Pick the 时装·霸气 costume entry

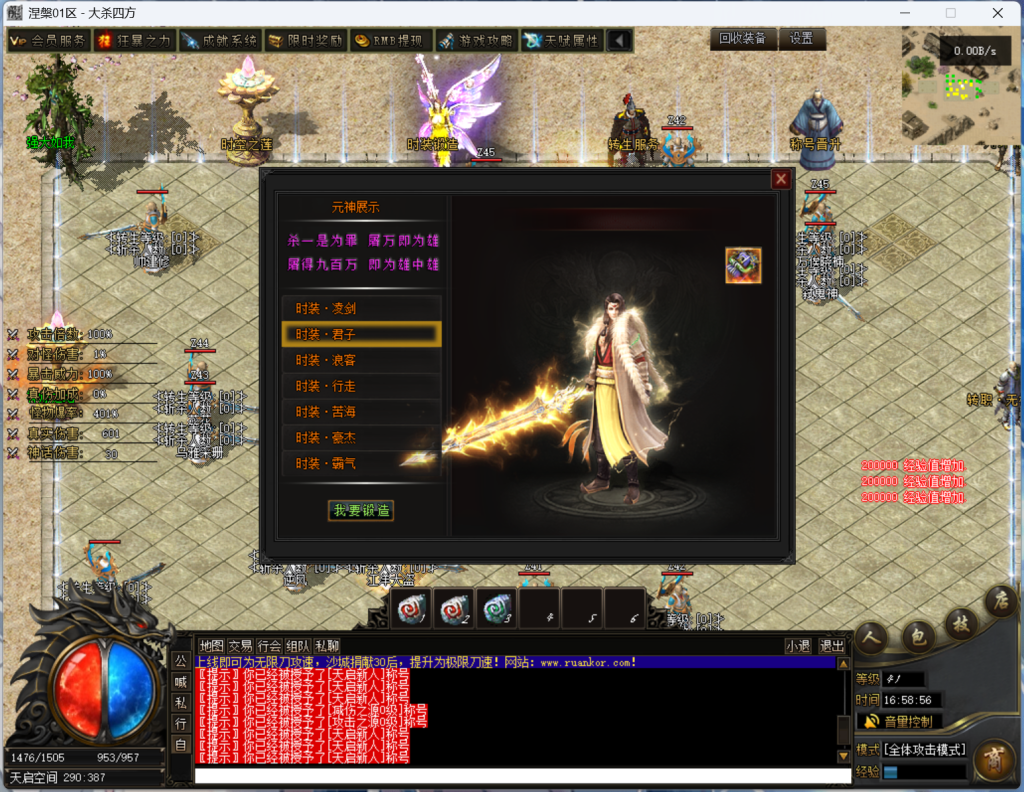tap(361, 464)
